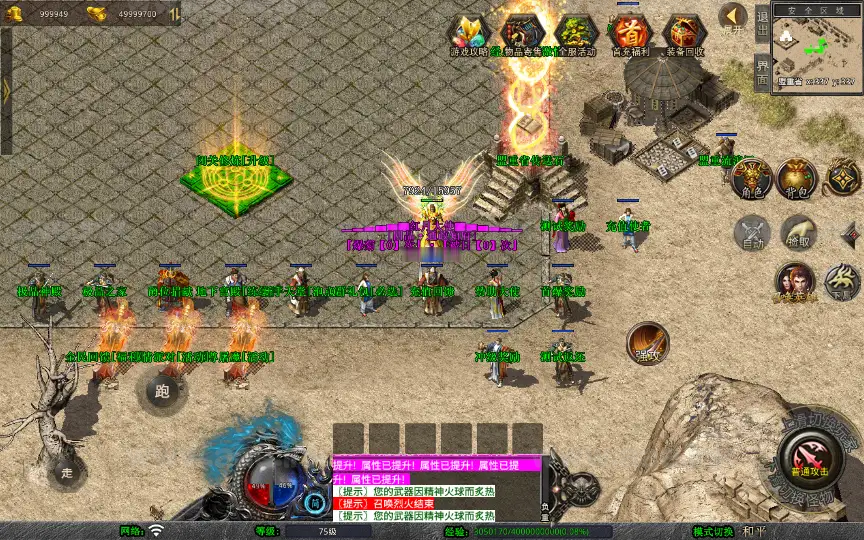Click the orange arrow 展开 expand button
The image size is (864, 540).
click(735, 18)
